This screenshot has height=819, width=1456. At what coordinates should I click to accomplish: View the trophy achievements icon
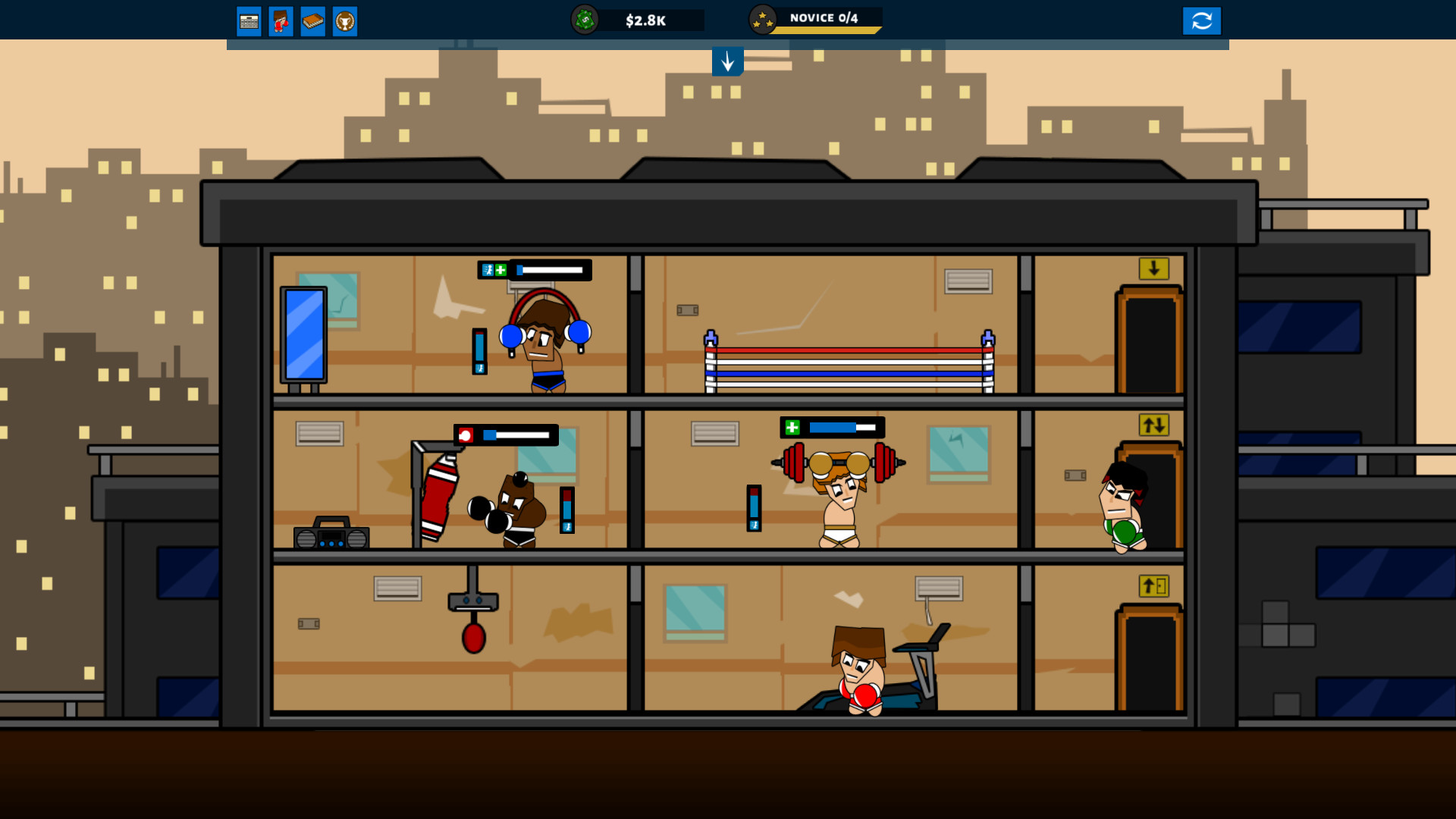pos(345,20)
